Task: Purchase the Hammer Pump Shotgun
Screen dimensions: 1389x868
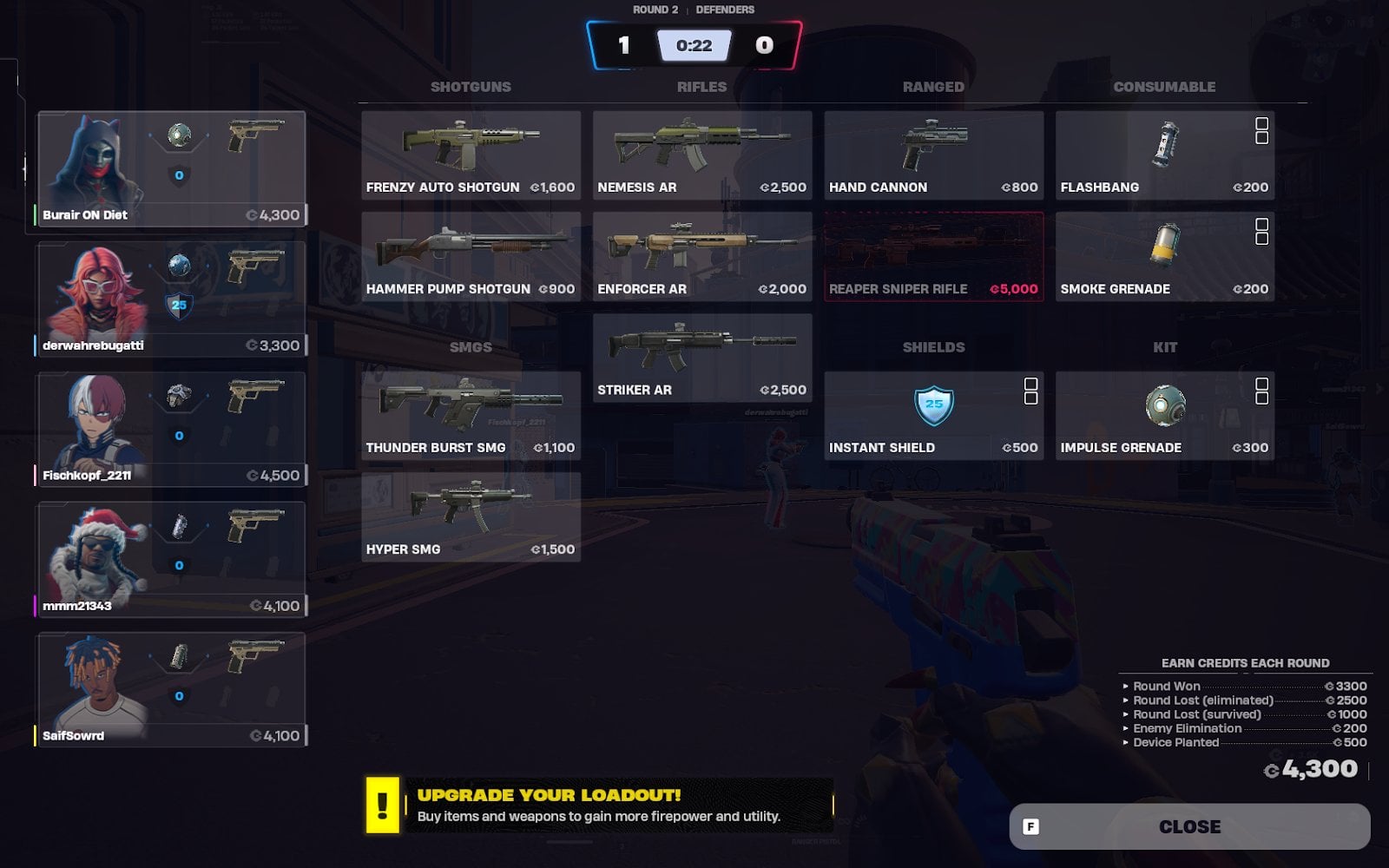Action: tap(471, 256)
